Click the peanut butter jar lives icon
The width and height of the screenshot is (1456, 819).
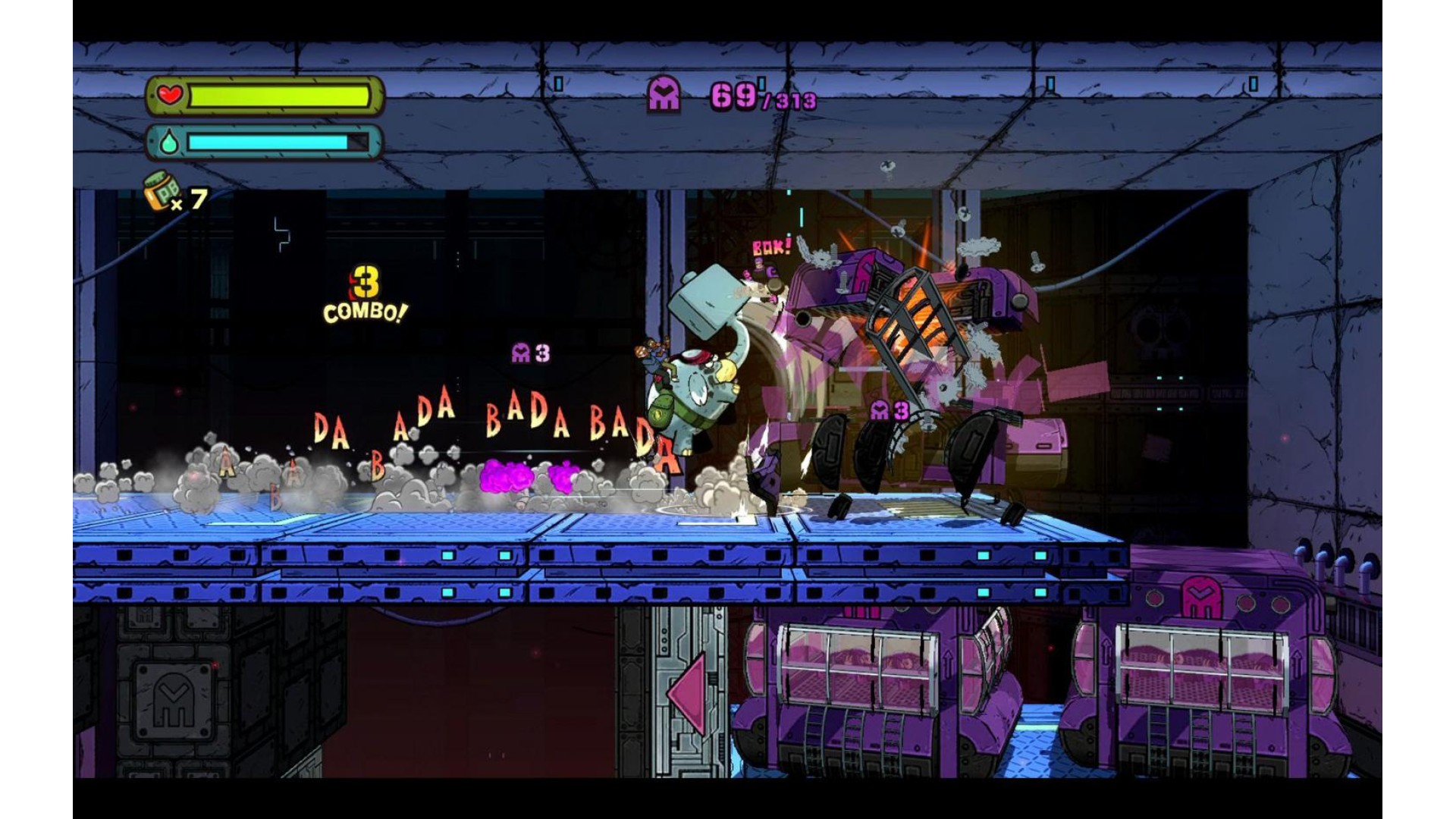(x=161, y=191)
